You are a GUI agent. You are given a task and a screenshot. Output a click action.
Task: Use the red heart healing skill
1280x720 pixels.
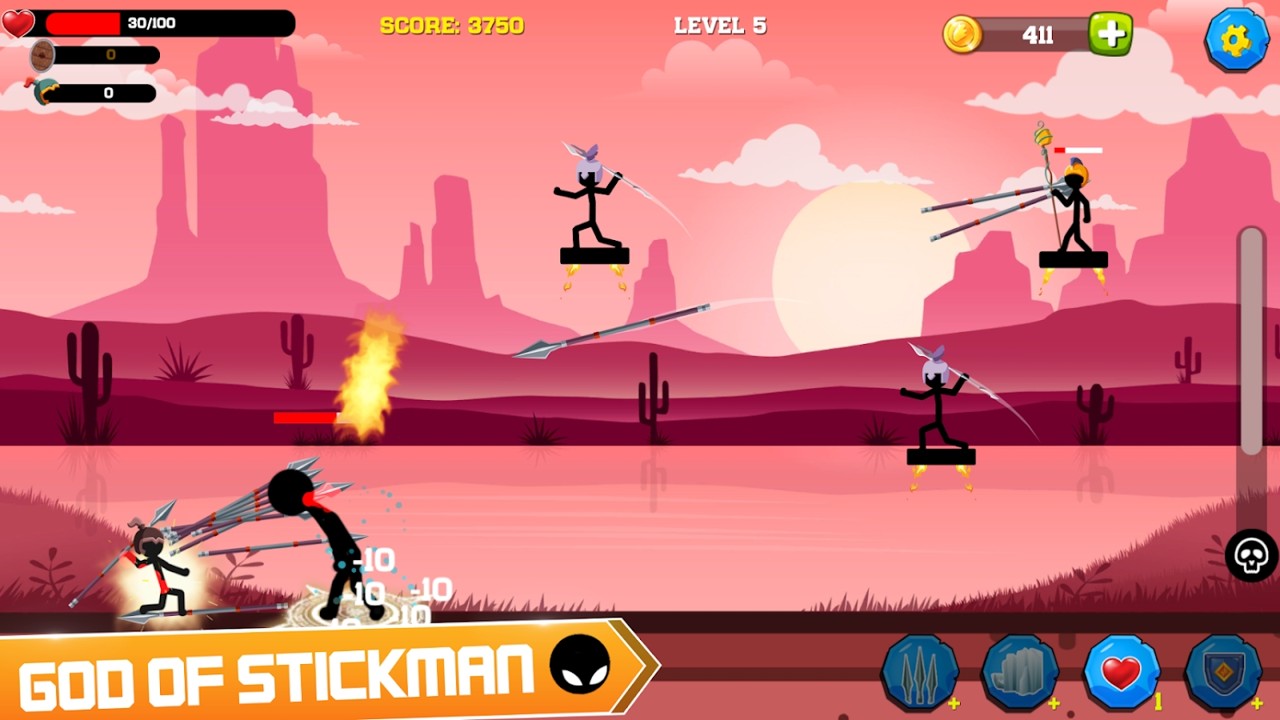point(1121,673)
